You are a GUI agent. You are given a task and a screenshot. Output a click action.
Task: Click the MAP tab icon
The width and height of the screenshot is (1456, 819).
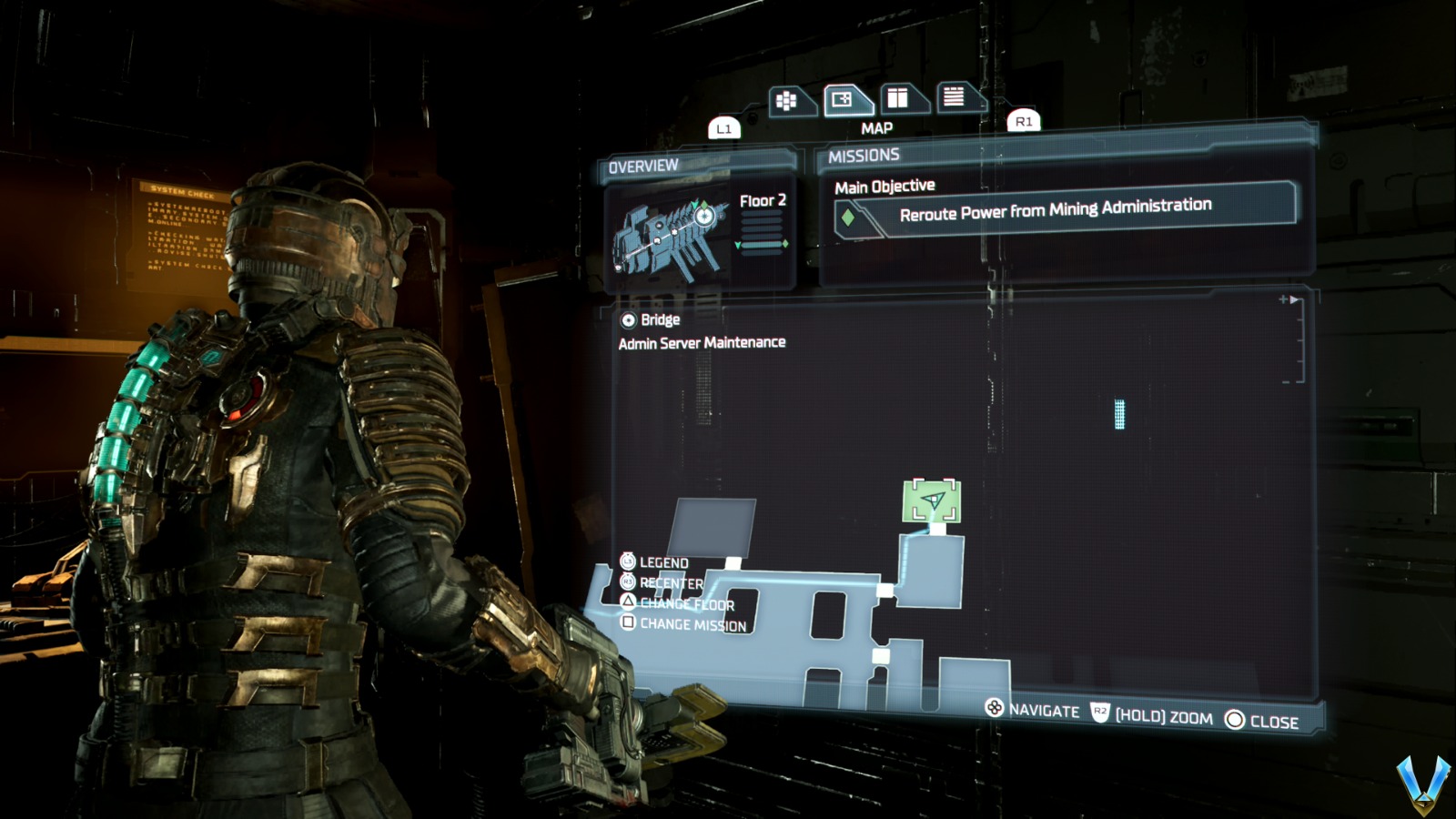coord(842,100)
